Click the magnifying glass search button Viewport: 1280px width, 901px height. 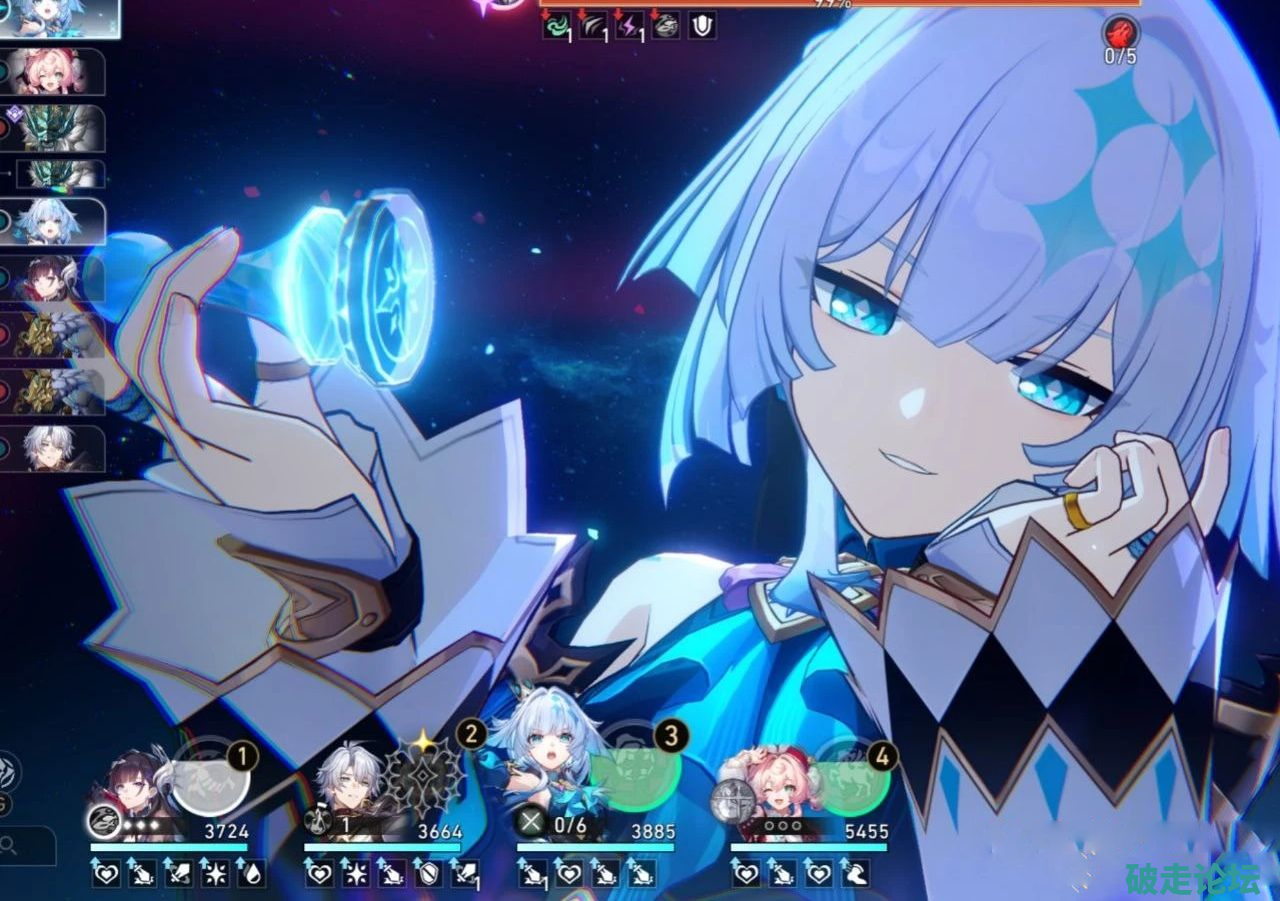pos(10,846)
